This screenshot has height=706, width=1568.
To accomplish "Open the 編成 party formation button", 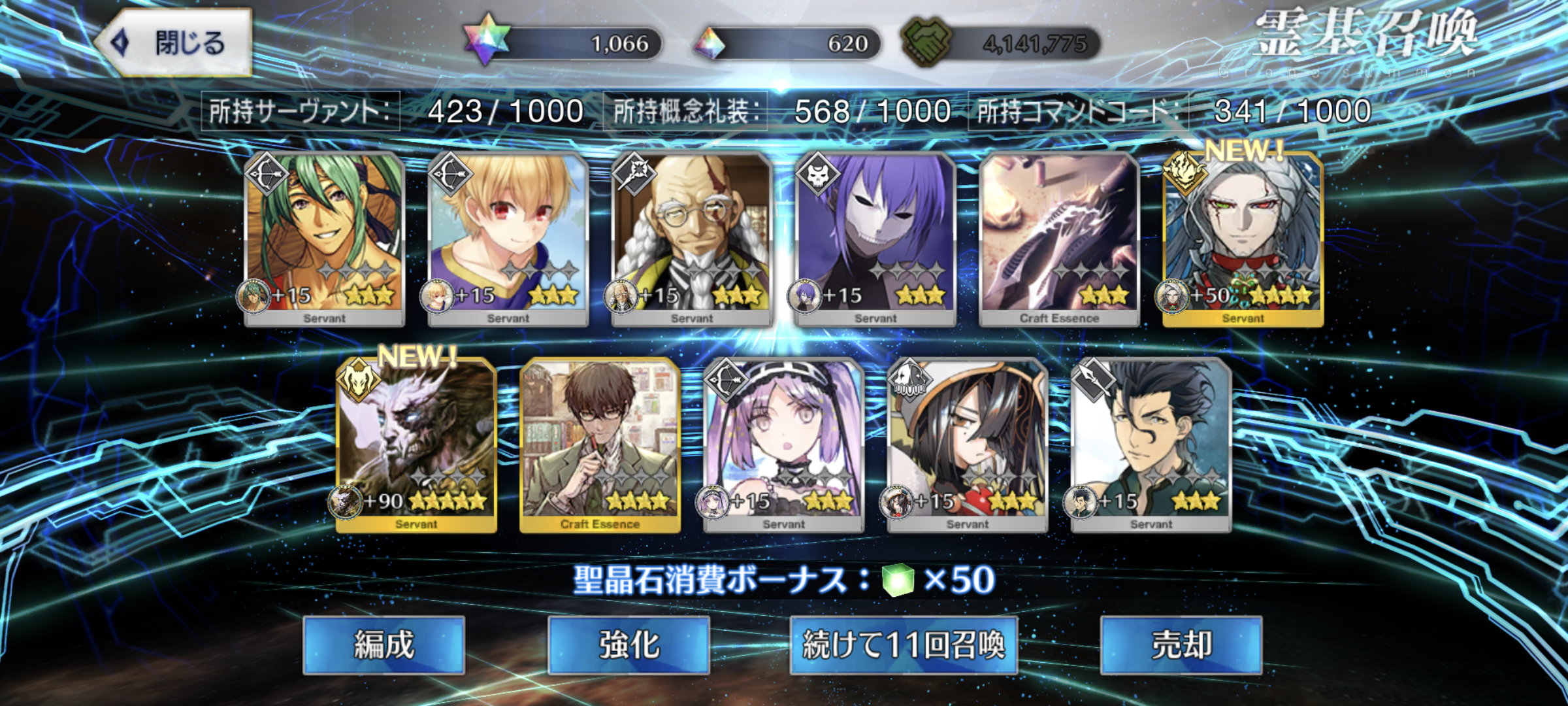I will [x=384, y=645].
